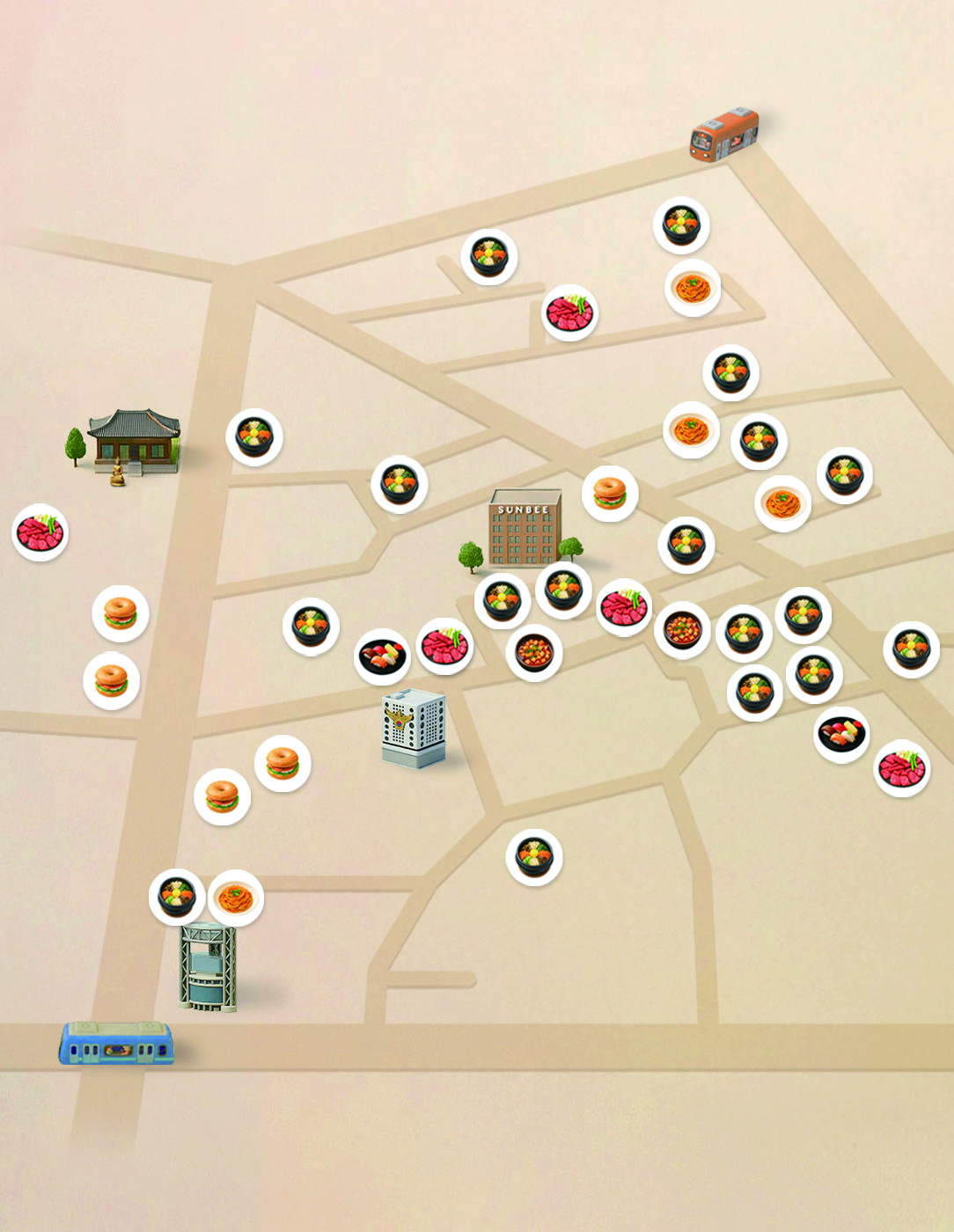Viewport: 954px width, 1232px height.
Task: Select the beef marker closest to the orange train
Action: 570,312
